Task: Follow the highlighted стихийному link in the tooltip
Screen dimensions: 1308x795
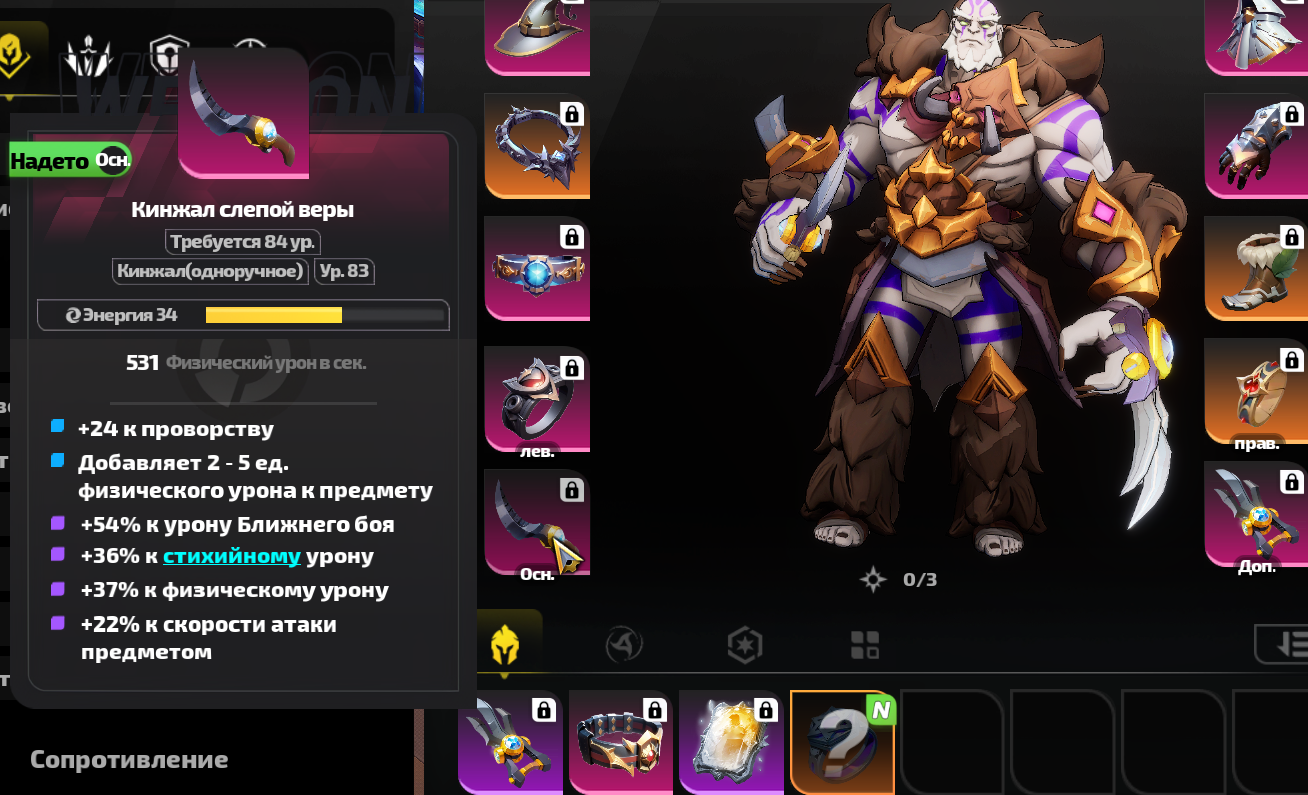Action: pyautogui.click(x=232, y=557)
